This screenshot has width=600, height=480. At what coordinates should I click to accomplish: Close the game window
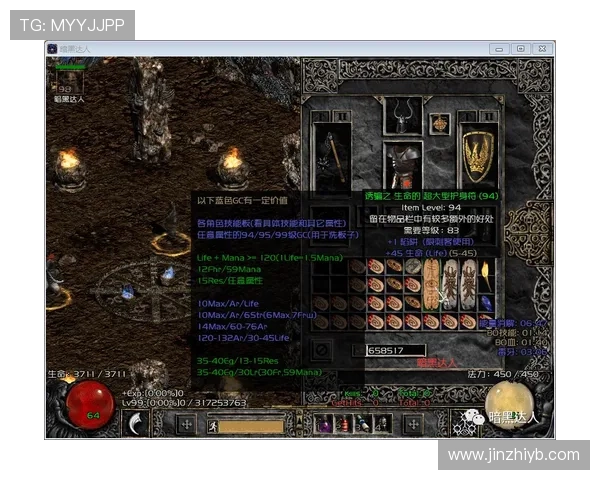(x=543, y=48)
